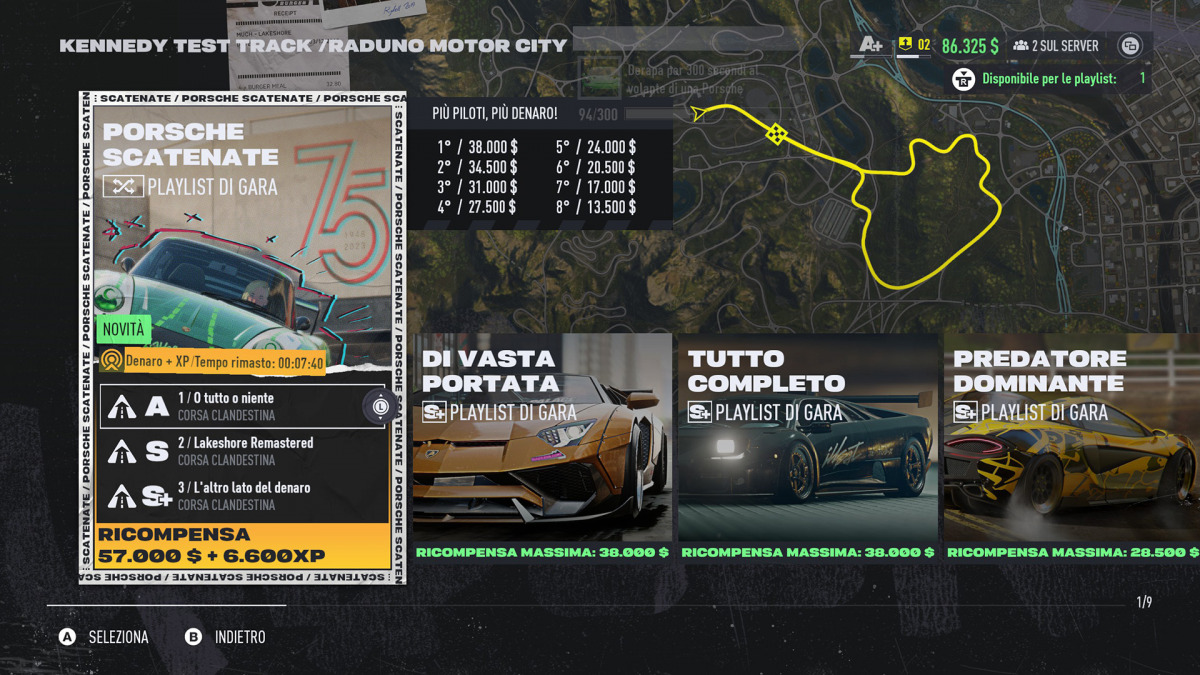
Task: Open the '2 sul server' player list
Action: pos(1056,46)
